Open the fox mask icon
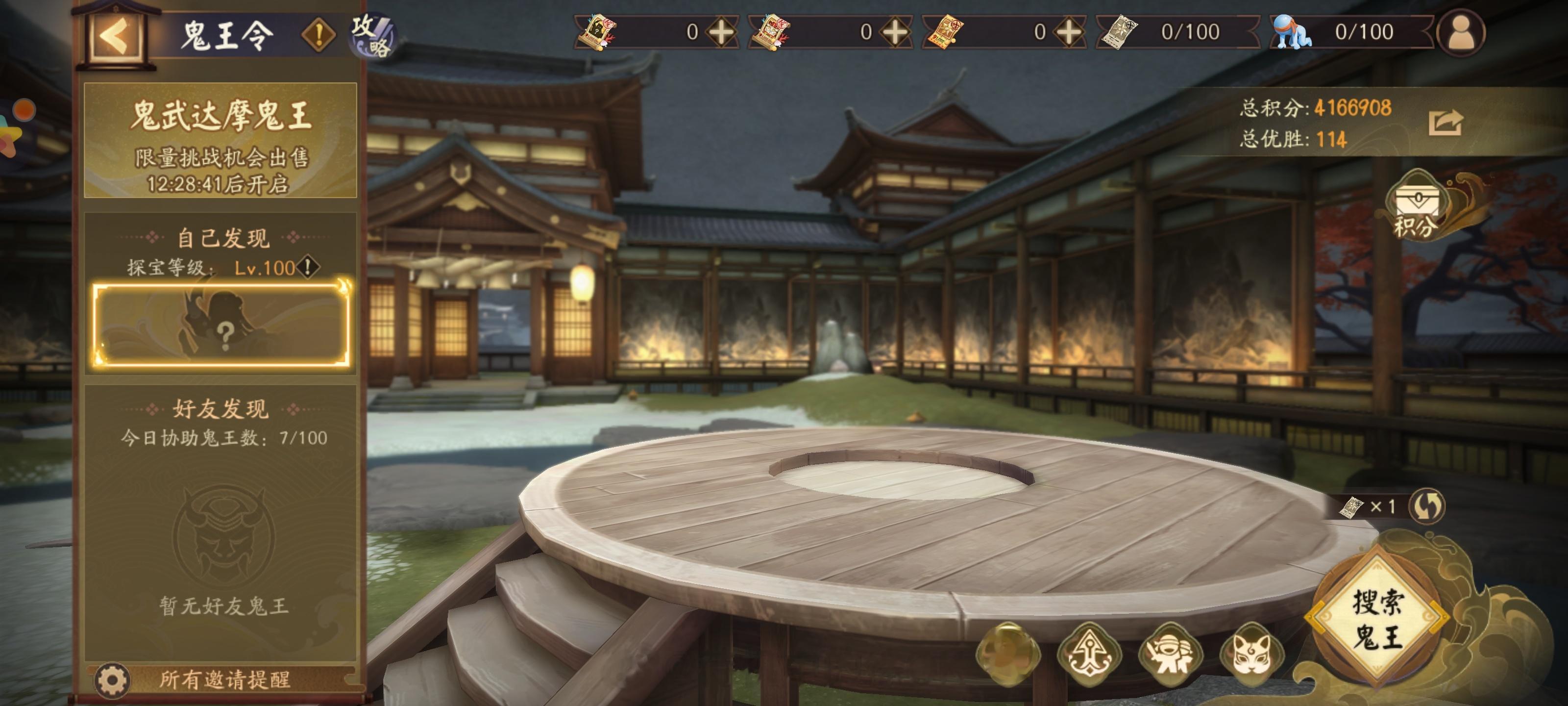This screenshot has width=1568, height=706. tap(1251, 656)
